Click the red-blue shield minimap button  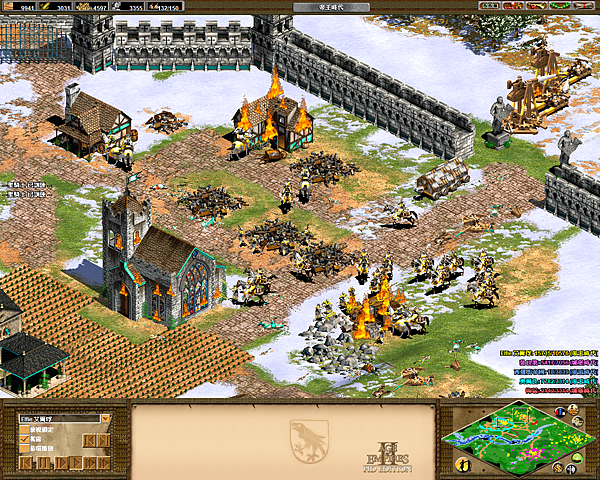[x=560, y=412]
